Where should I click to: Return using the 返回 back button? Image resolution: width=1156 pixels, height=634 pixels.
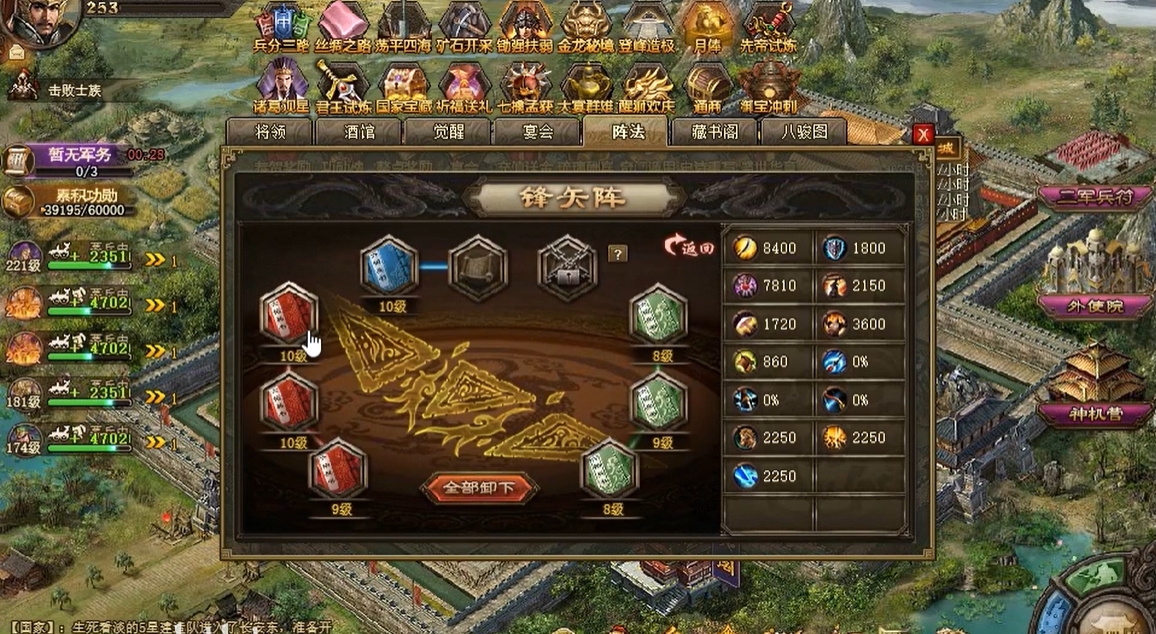tap(691, 247)
